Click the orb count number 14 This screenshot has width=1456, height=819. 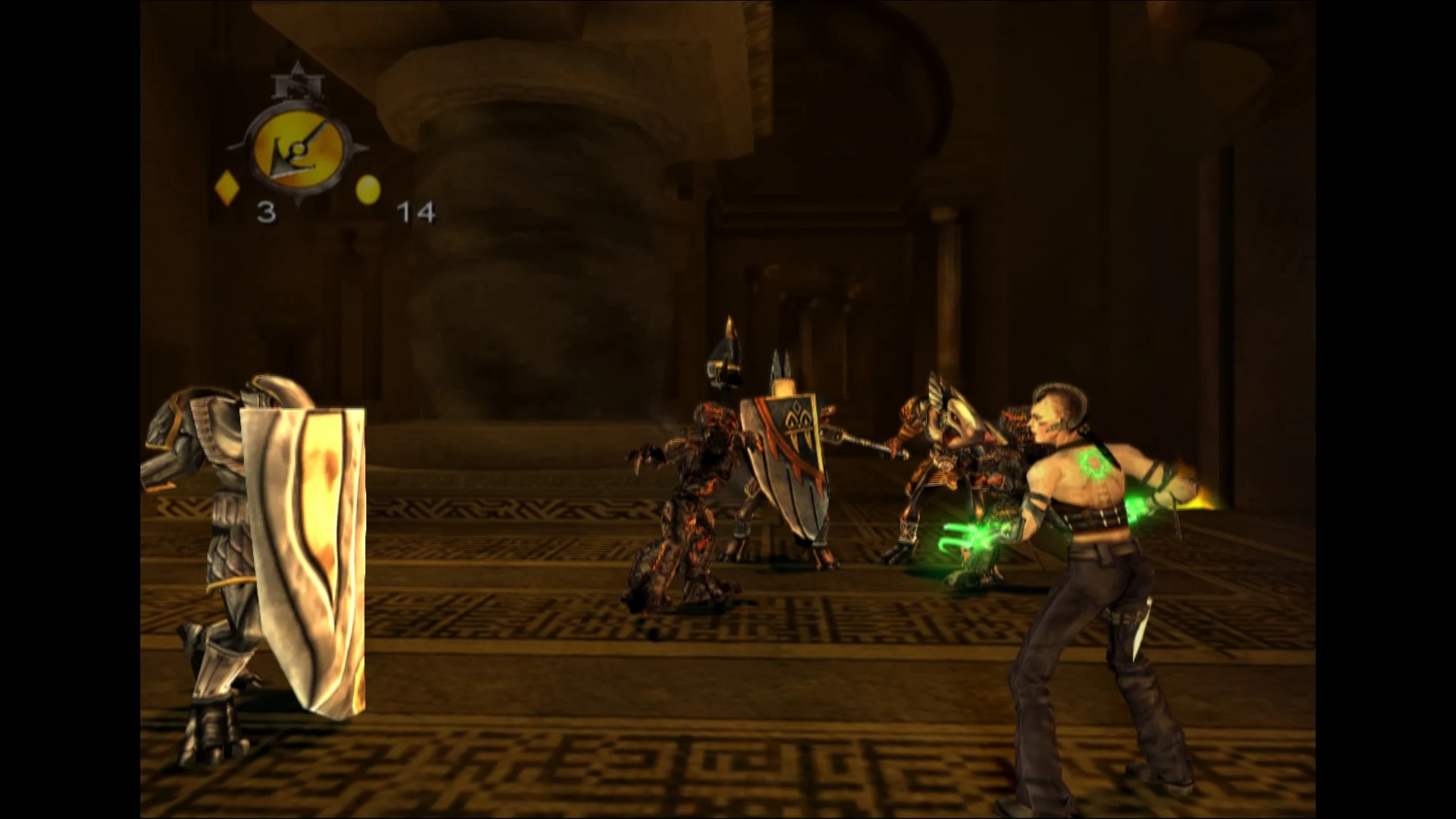click(416, 211)
